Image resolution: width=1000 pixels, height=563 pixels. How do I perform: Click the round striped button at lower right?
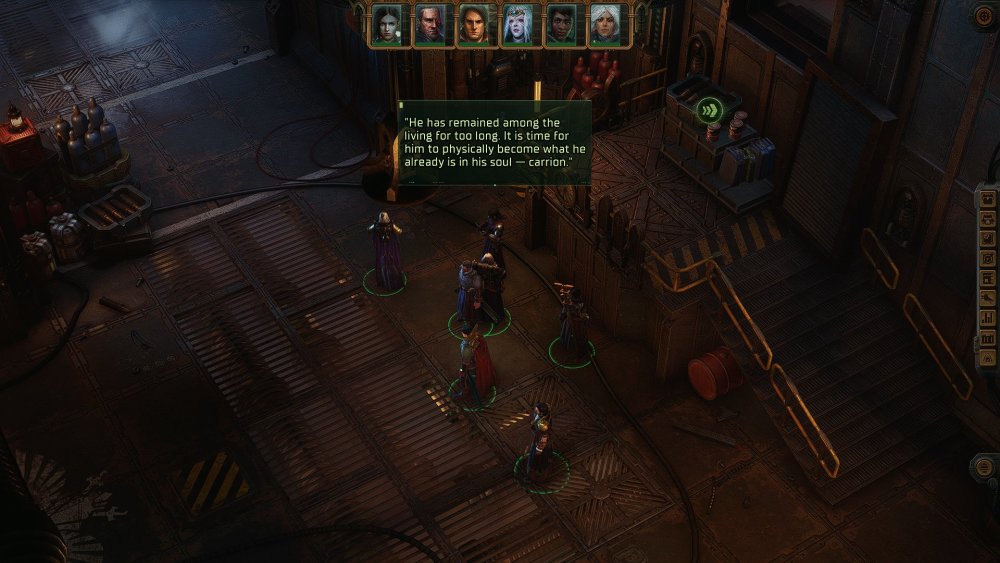point(984,467)
